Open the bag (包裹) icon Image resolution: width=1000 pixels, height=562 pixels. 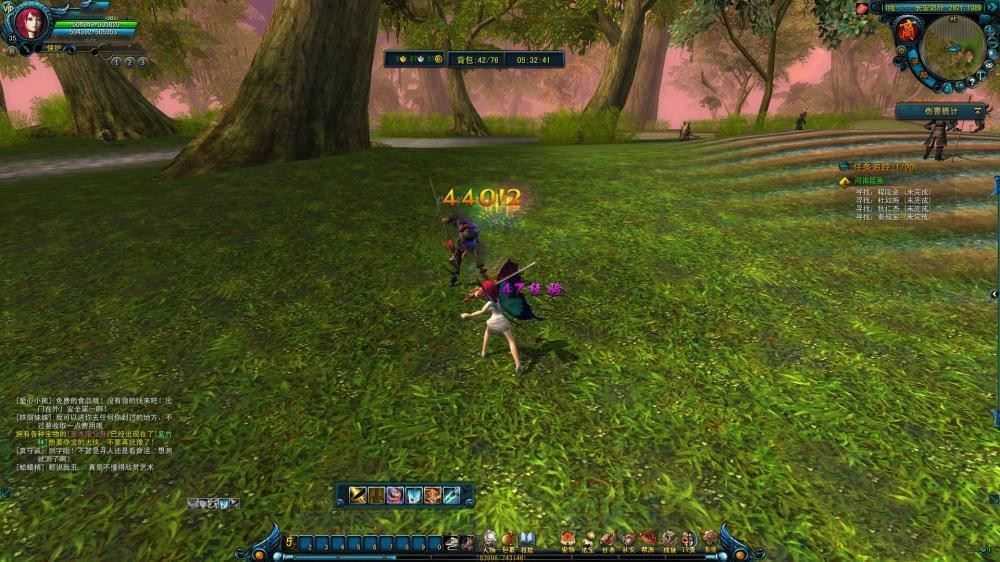(x=508, y=540)
